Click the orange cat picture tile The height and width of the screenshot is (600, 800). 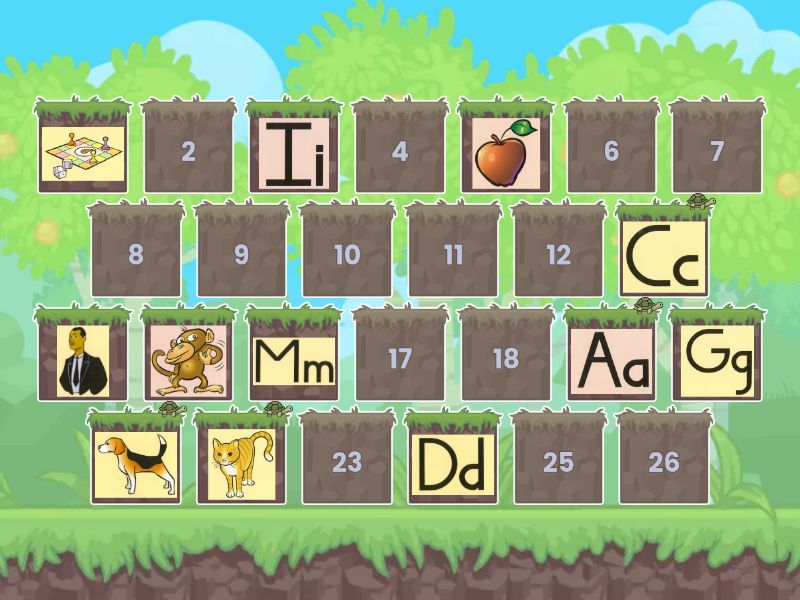pos(241,462)
